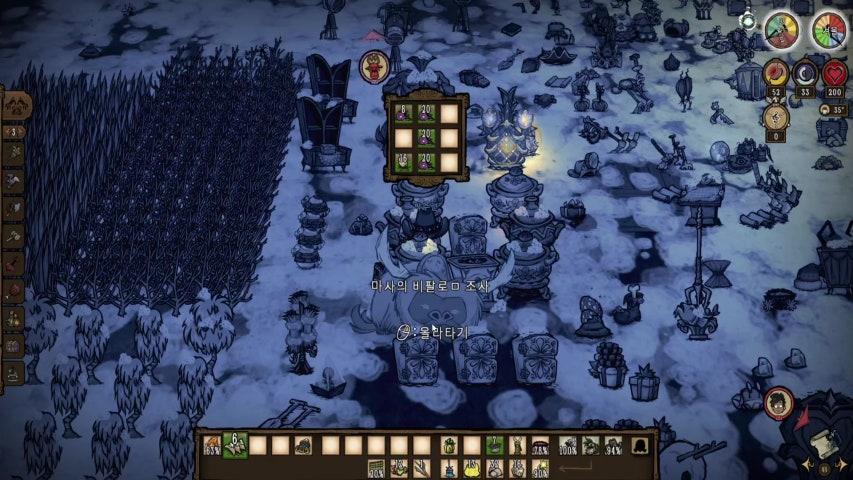
Task: Take the stack of 16 from the container
Action: [x=404, y=161]
